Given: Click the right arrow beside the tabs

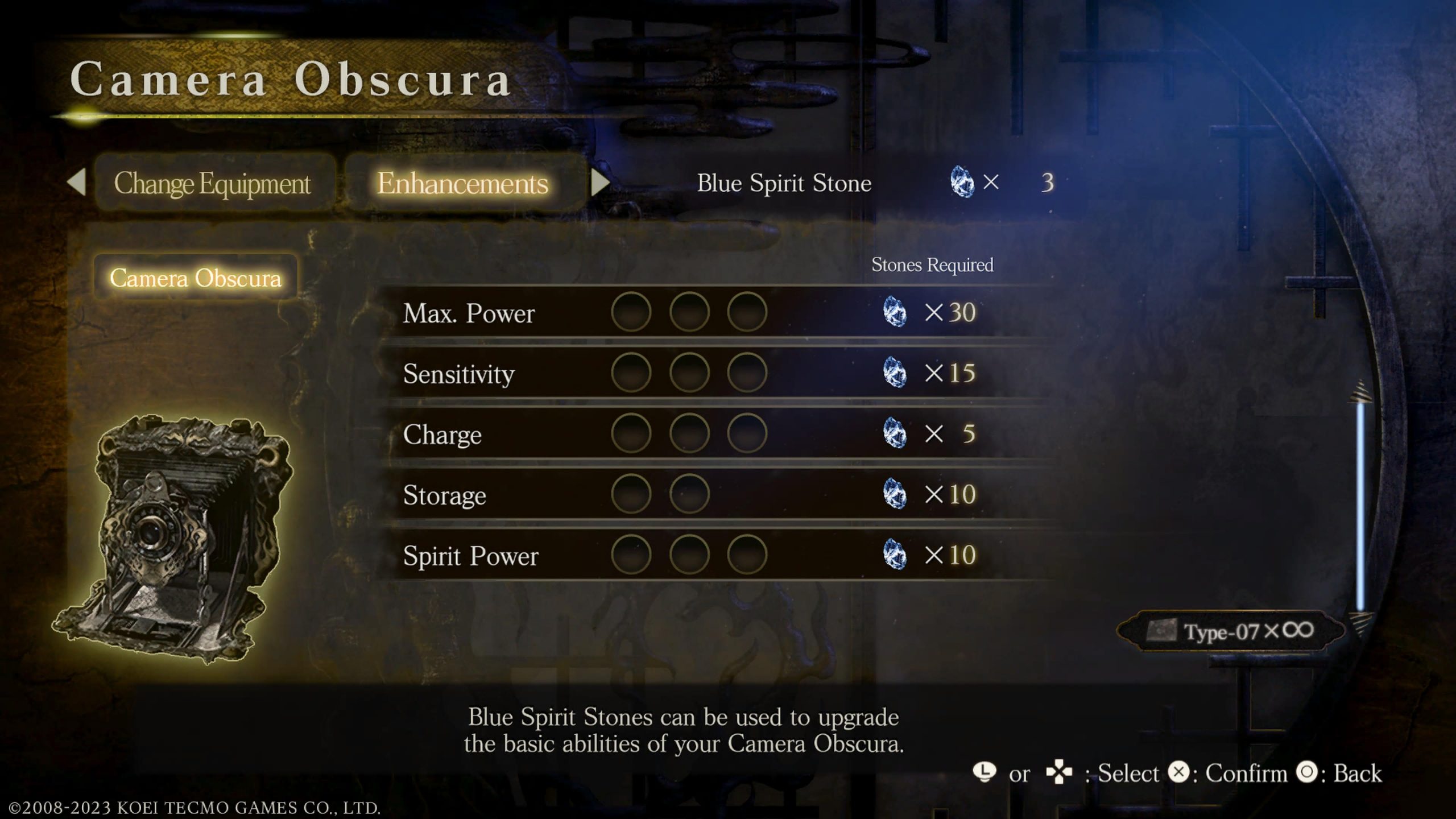Looking at the screenshot, I should coord(600,183).
